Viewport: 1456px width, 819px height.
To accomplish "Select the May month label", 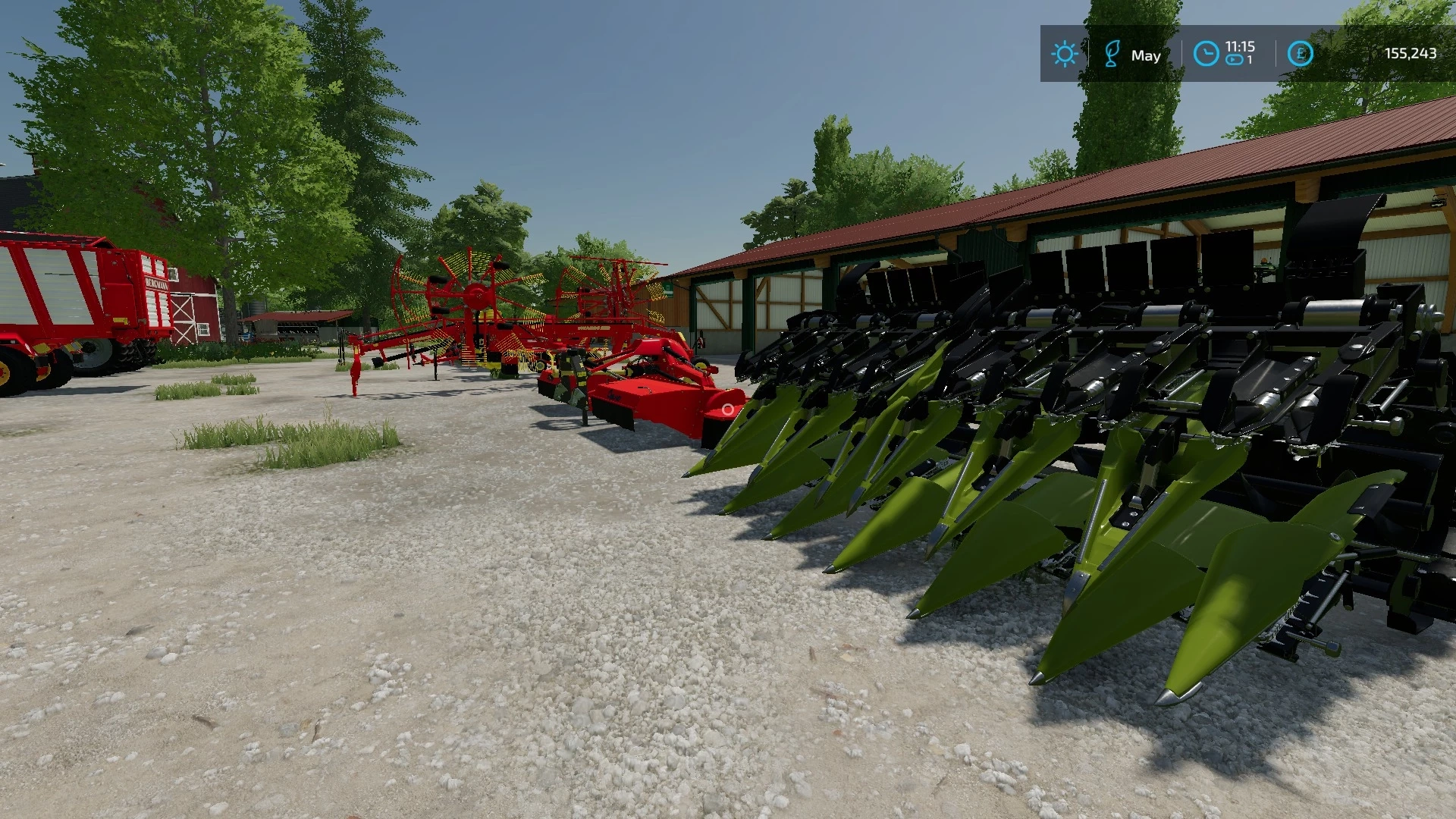I will (x=1147, y=55).
